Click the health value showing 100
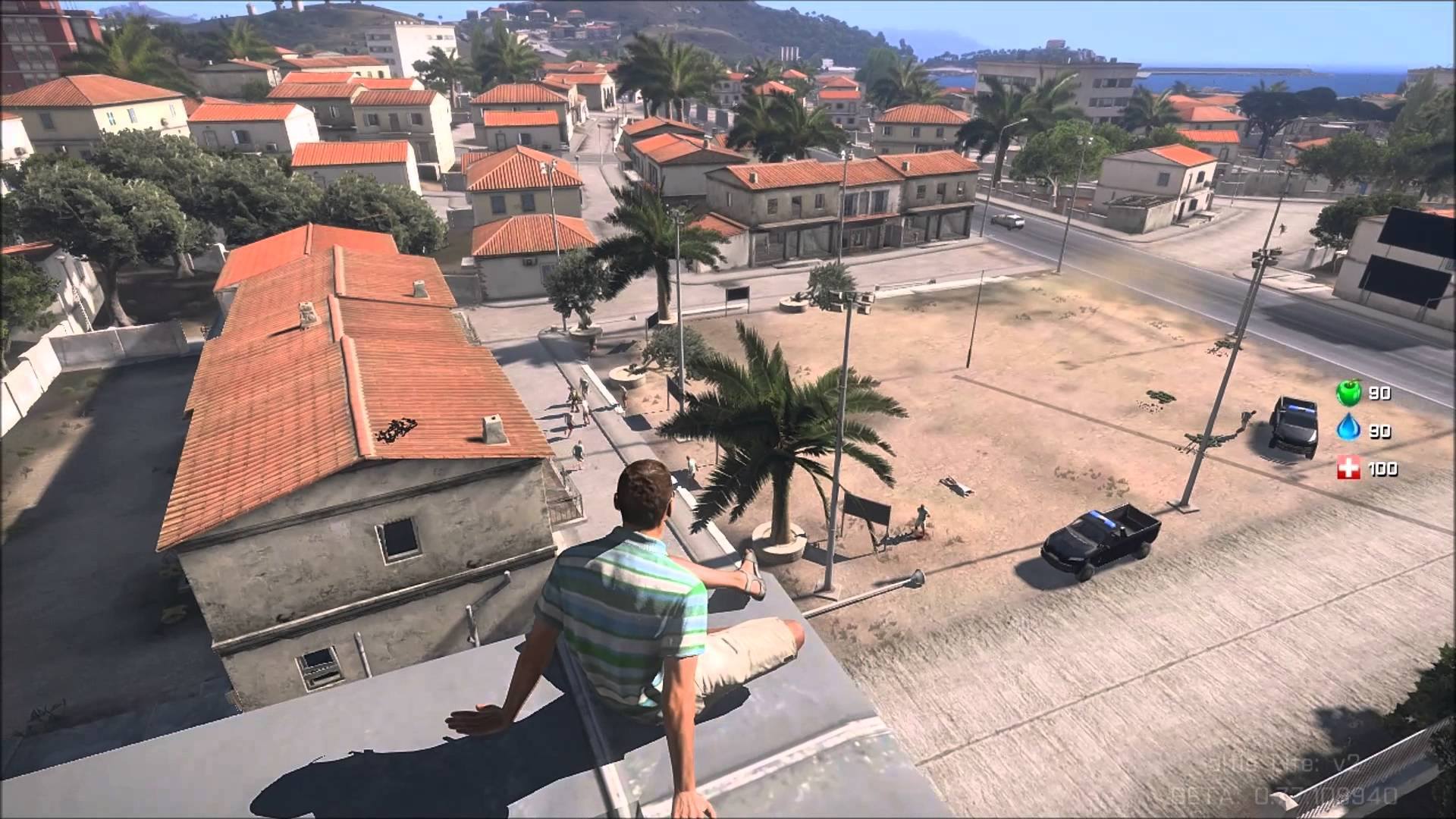1456x819 pixels. click(1384, 469)
